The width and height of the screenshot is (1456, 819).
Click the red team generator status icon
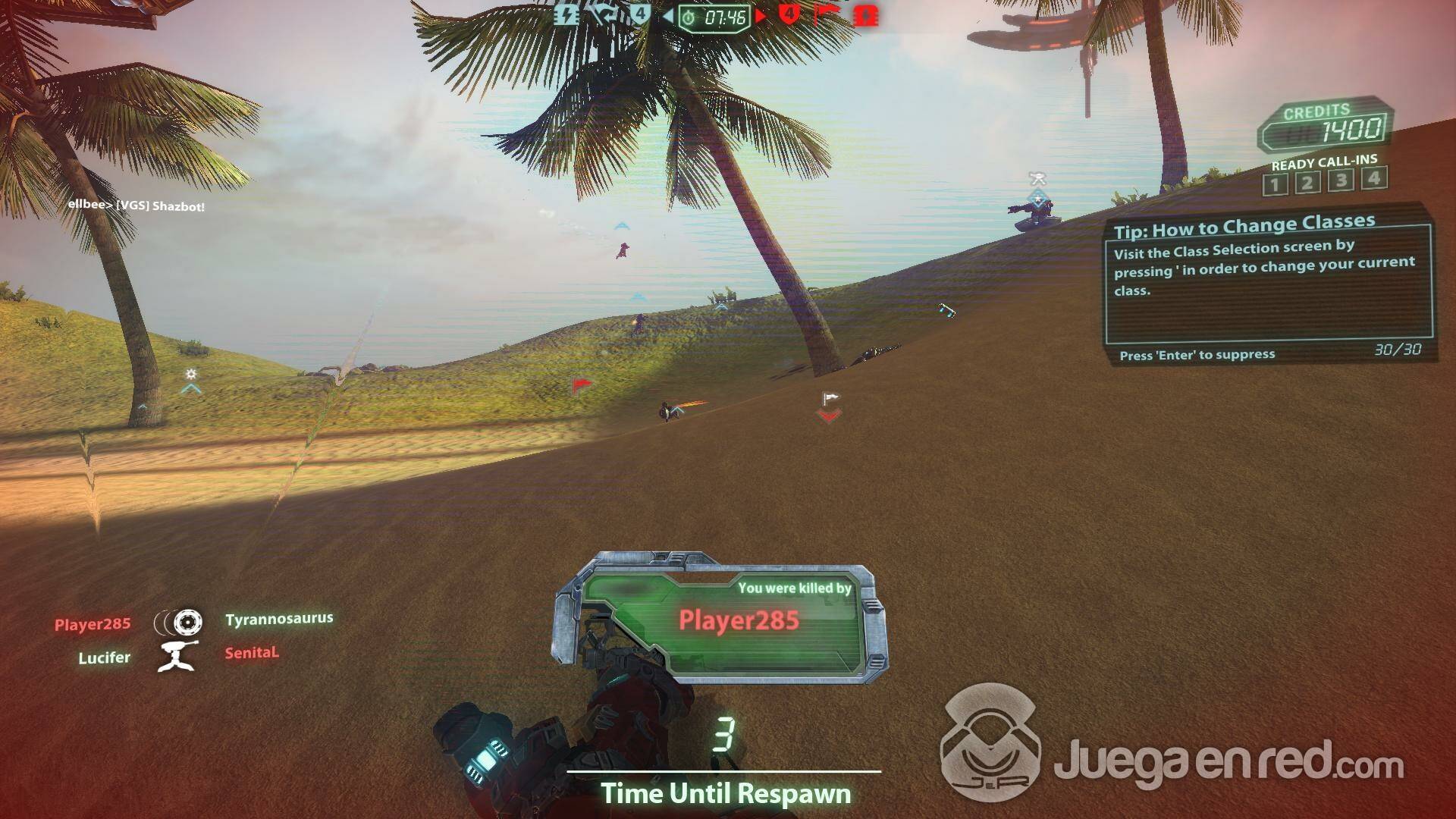click(x=866, y=16)
